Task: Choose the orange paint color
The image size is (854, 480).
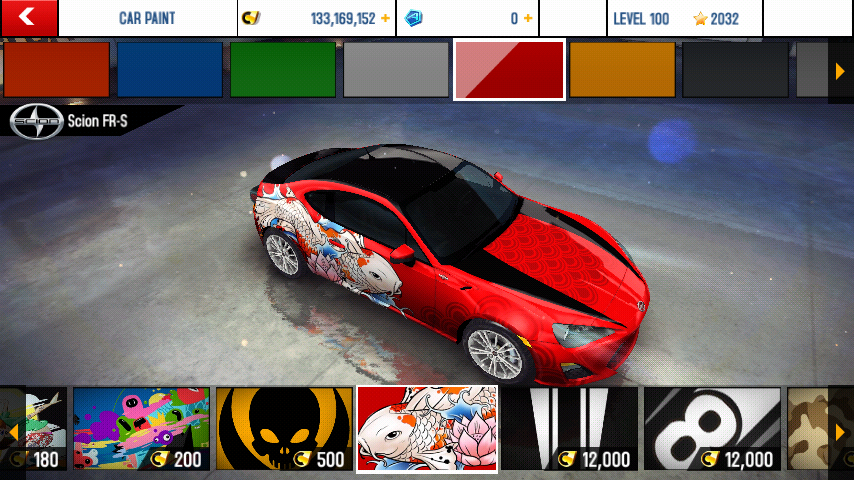Action: [x=623, y=69]
